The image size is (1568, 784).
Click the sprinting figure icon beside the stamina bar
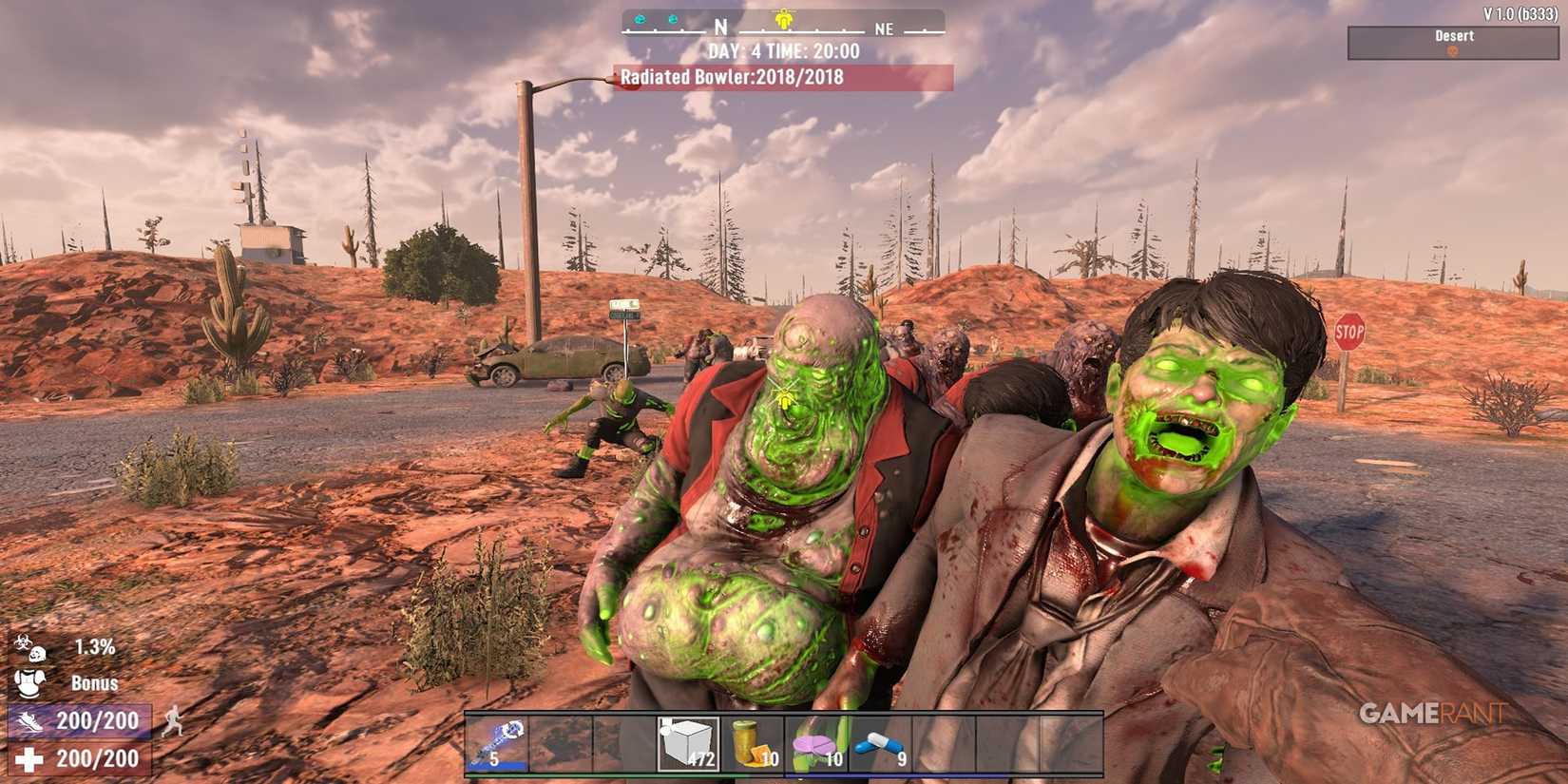pyautogui.click(x=173, y=722)
